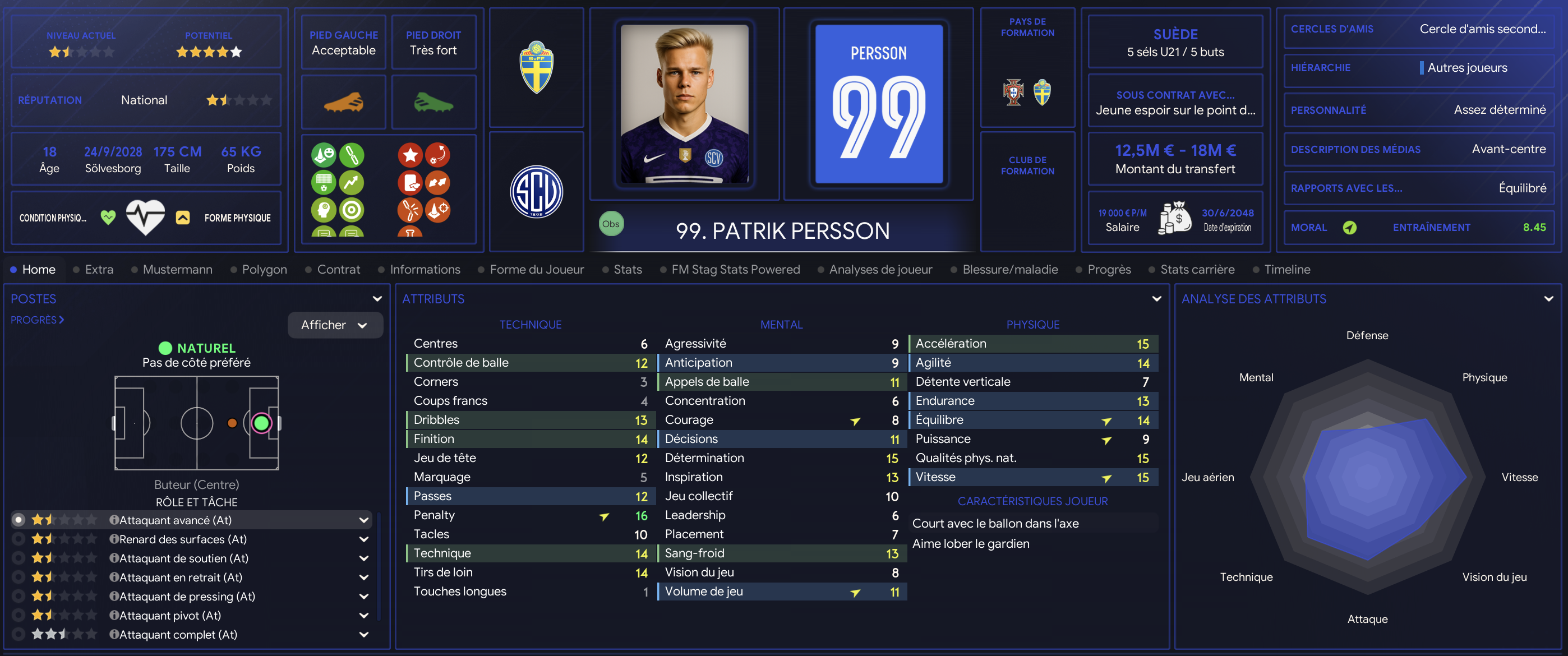Open the Afficher dropdown
This screenshot has height=656, width=1568.
pos(335,325)
